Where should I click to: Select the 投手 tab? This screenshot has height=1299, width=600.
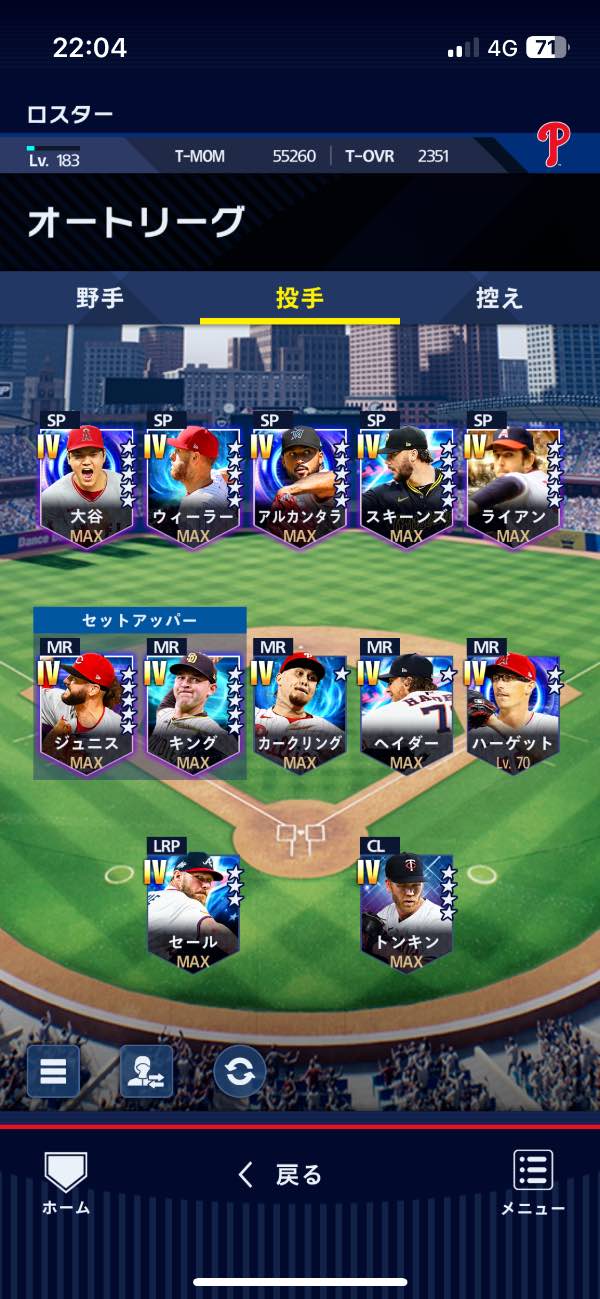coord(299,298)
